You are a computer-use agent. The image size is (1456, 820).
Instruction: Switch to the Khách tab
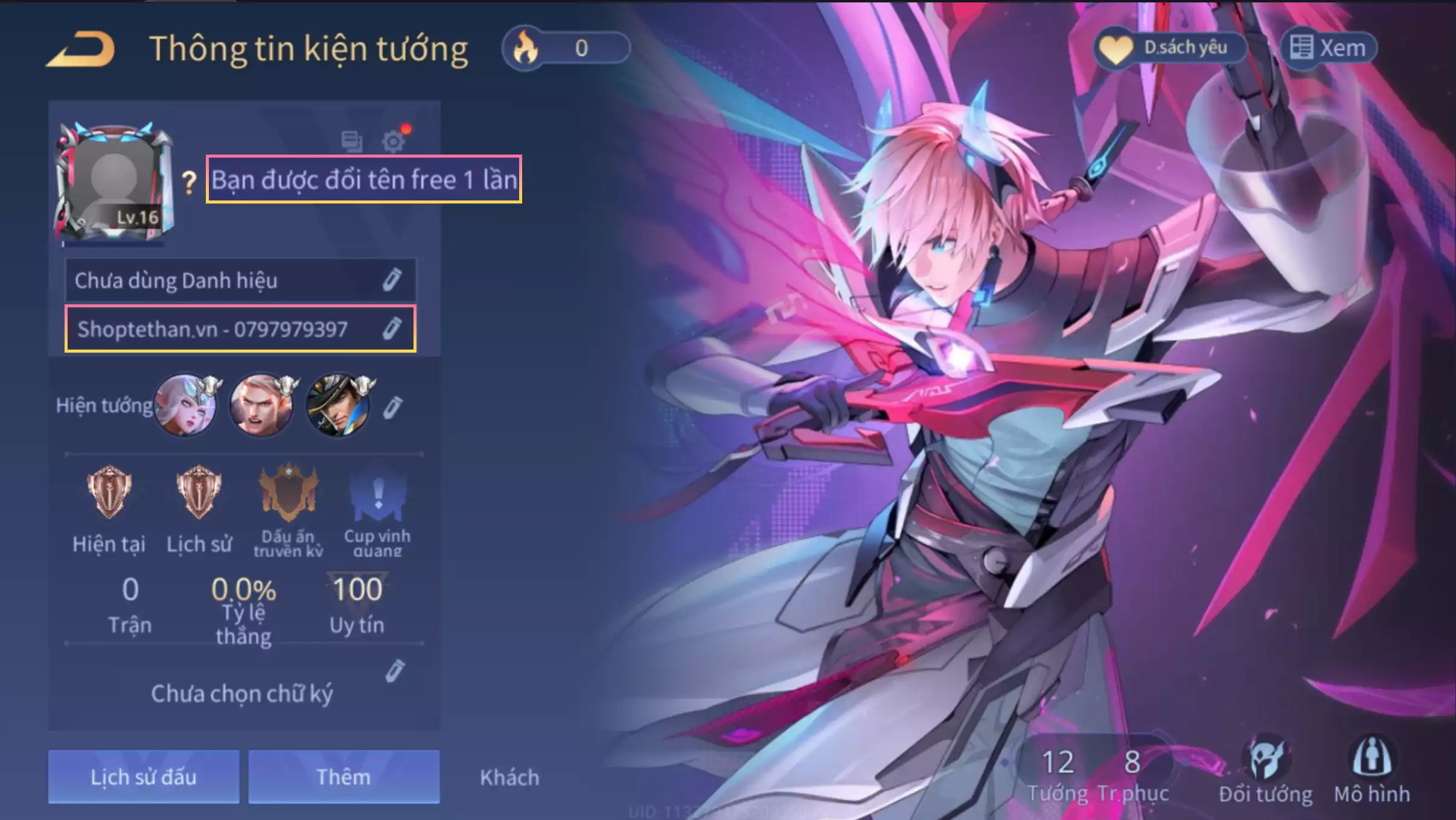point(509,777)
